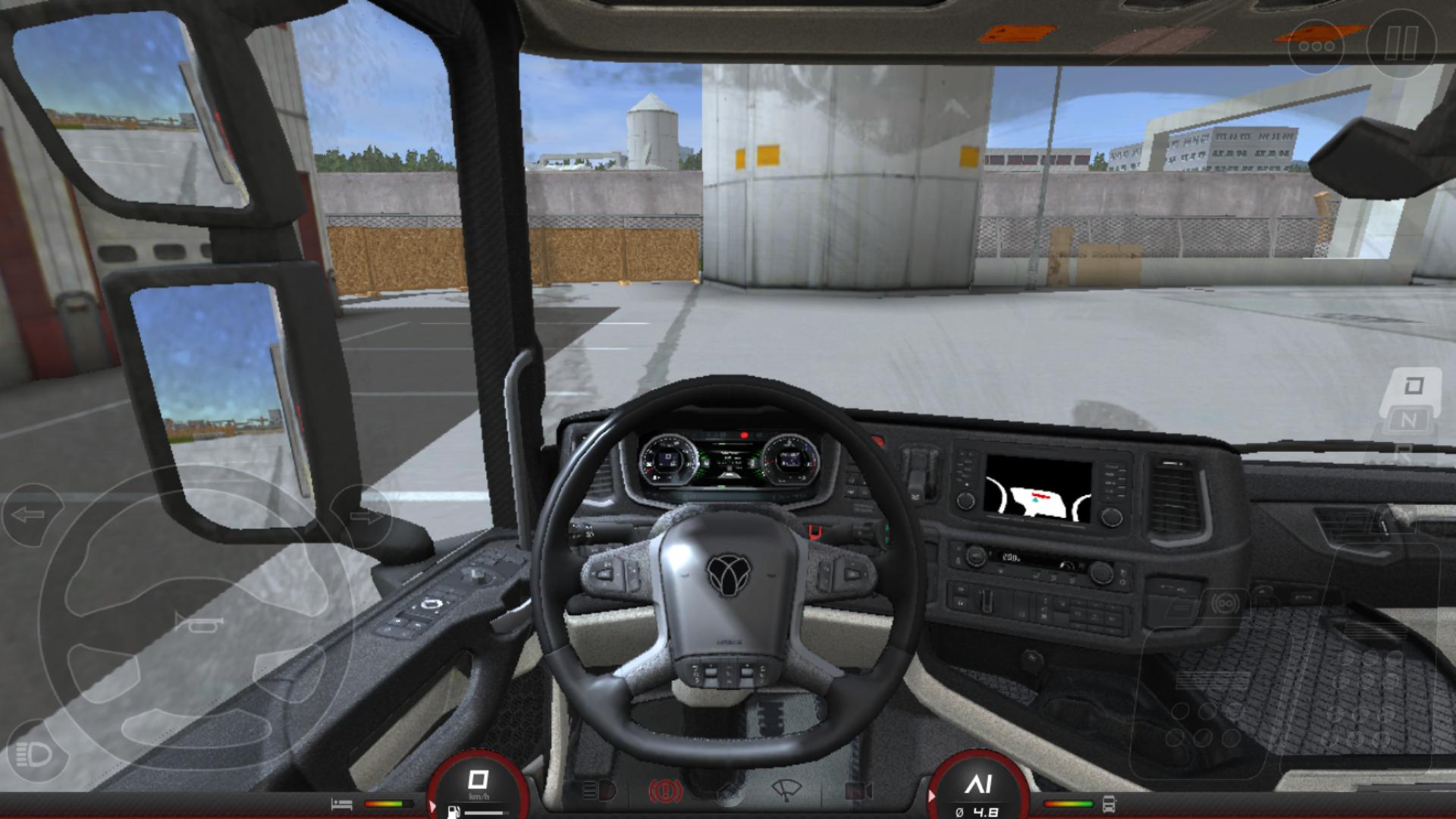Open the three-dots options menu
The width and height of the screenshot is (1456, 819).
point(1316,46)
